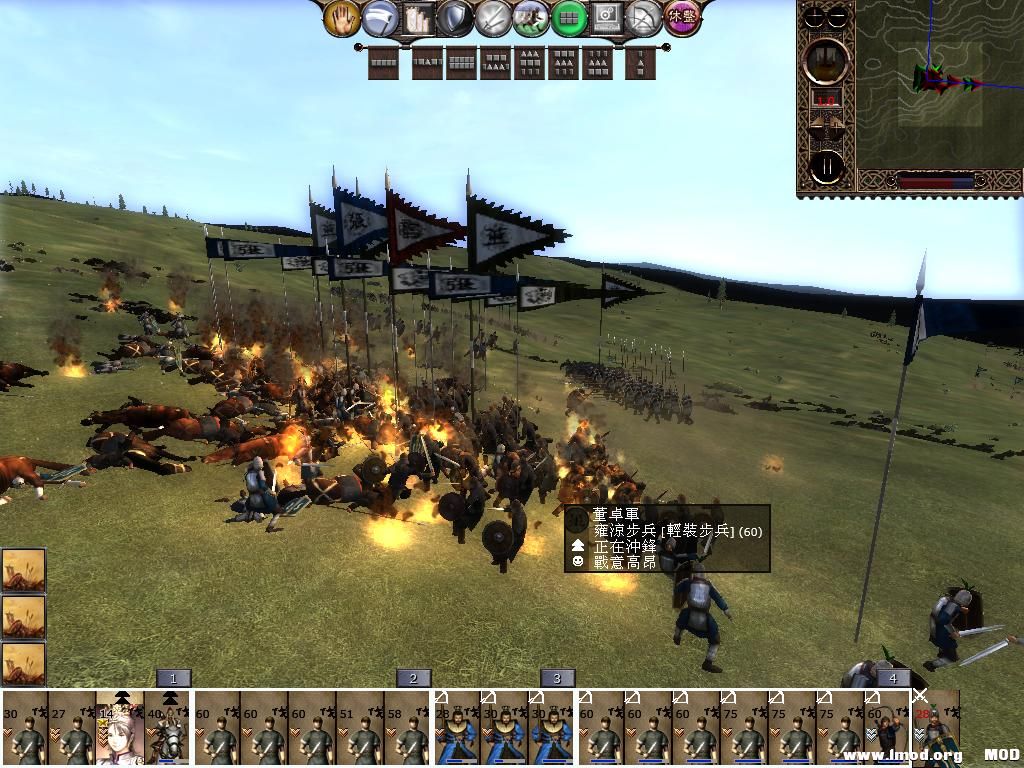Select group 1 tab

(x=173, y=678)
